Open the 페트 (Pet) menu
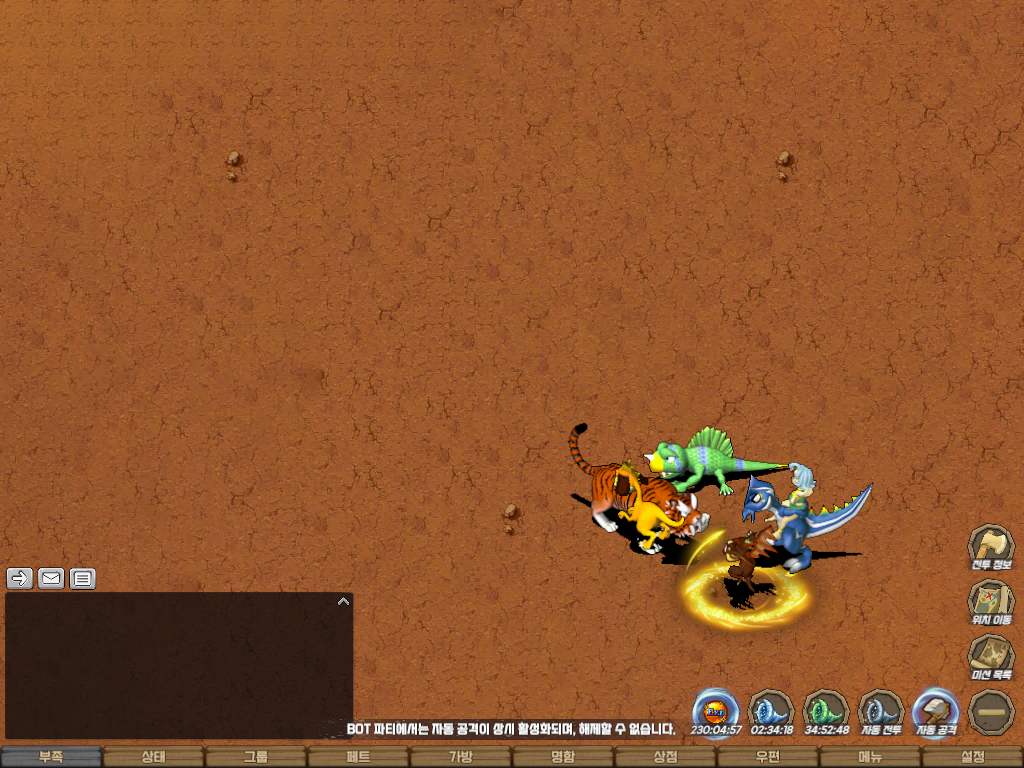1024x768 pixels. click(x=358, y=757)
